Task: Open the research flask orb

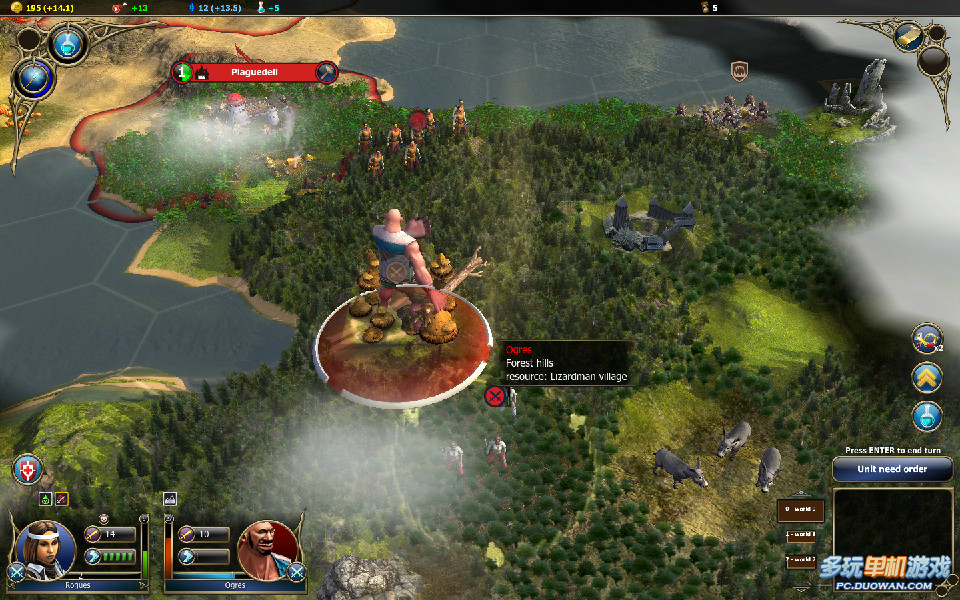Action: point(68,43)
